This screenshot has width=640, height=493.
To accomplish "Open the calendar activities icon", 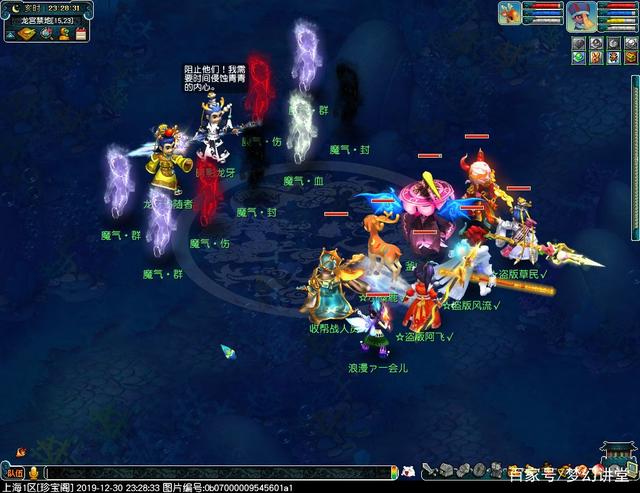I will [79, 34].
